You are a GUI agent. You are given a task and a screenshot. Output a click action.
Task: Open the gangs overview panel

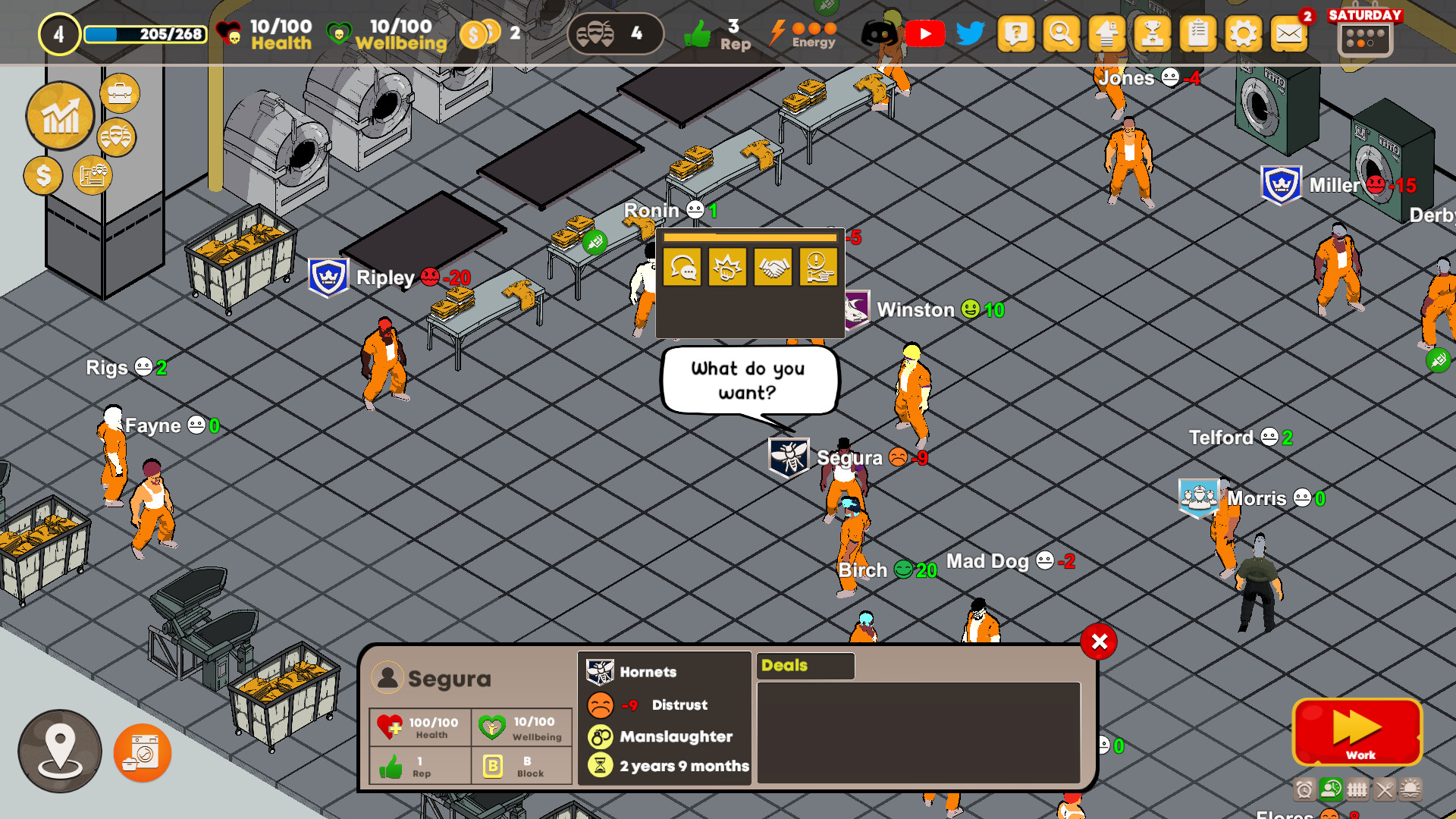click(x=118, y=137)
